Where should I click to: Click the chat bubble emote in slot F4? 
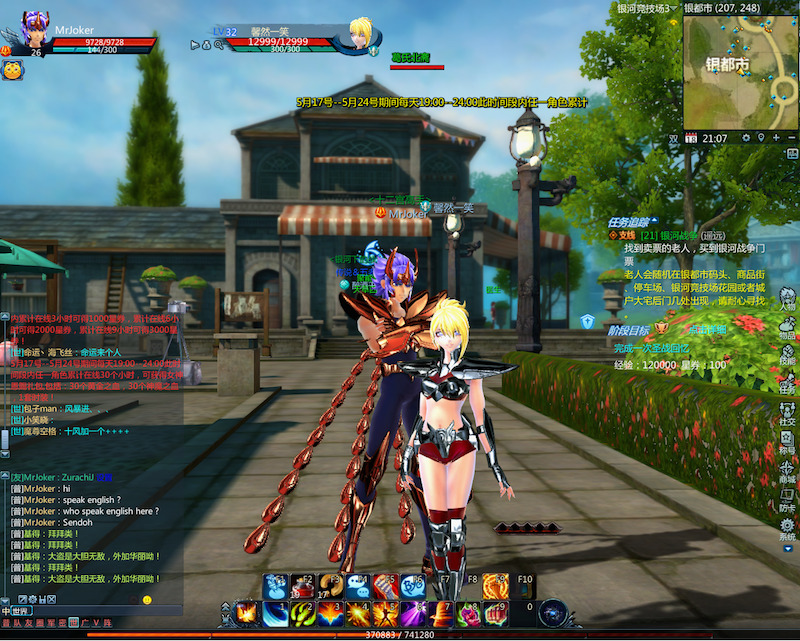click(358, 586)
